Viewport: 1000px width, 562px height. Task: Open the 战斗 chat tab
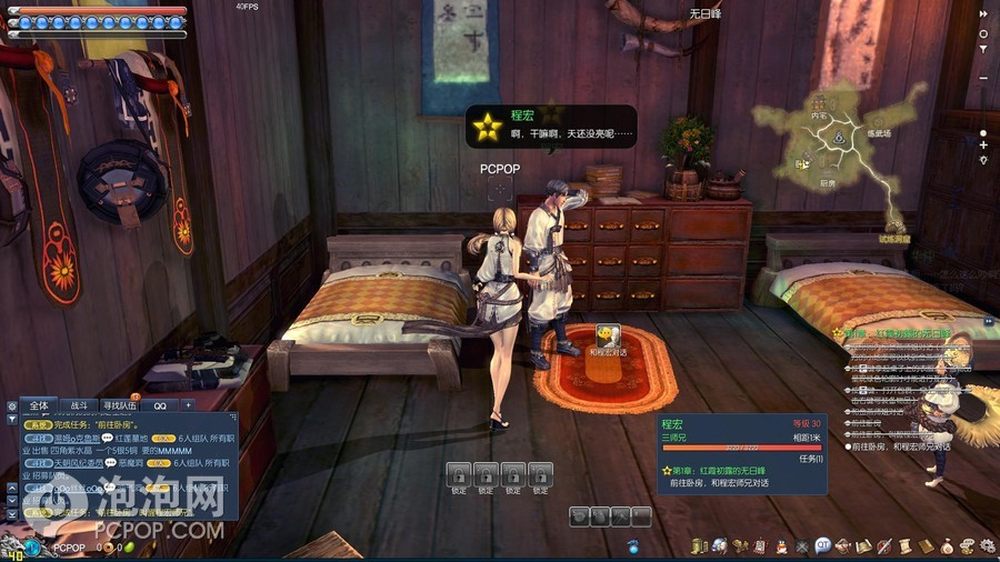click(79, 406)
